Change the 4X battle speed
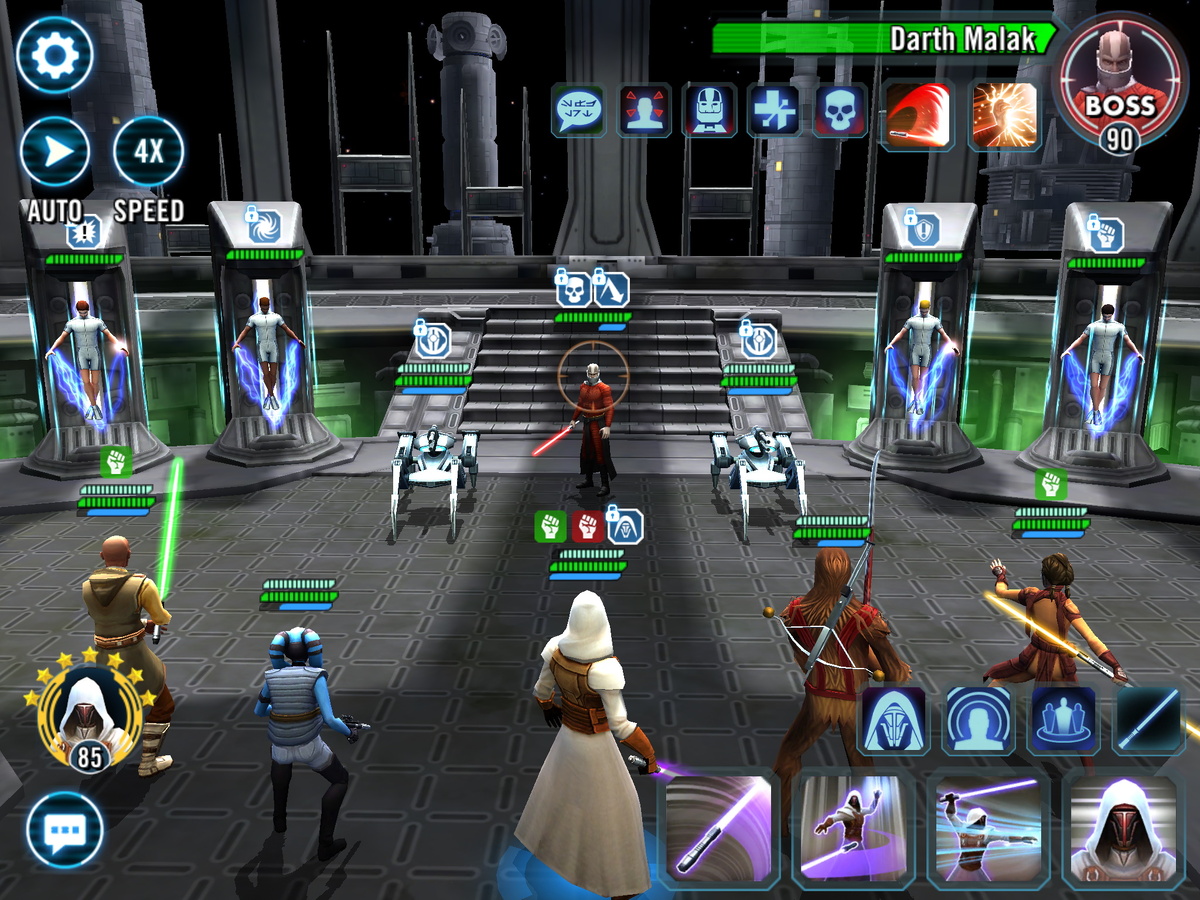1200x900 pixels. [148, 152]
